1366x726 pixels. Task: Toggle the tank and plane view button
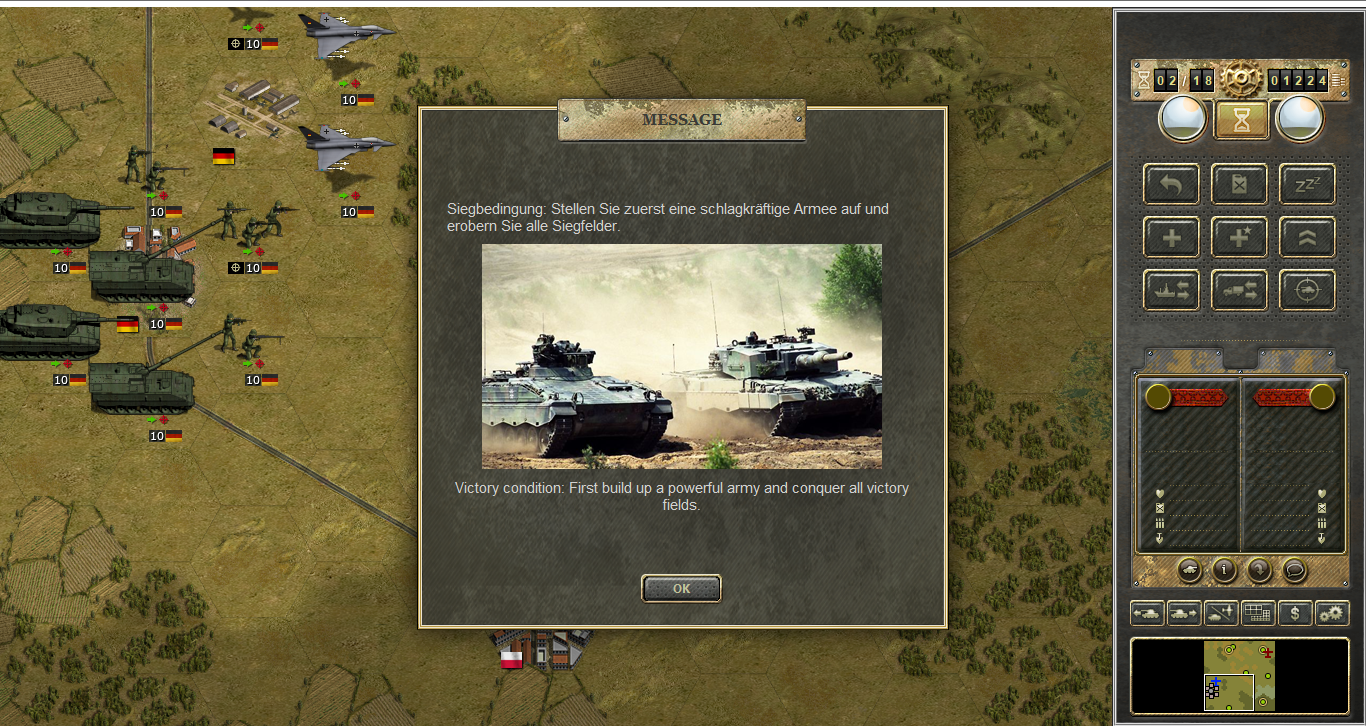coord(1221,613)
